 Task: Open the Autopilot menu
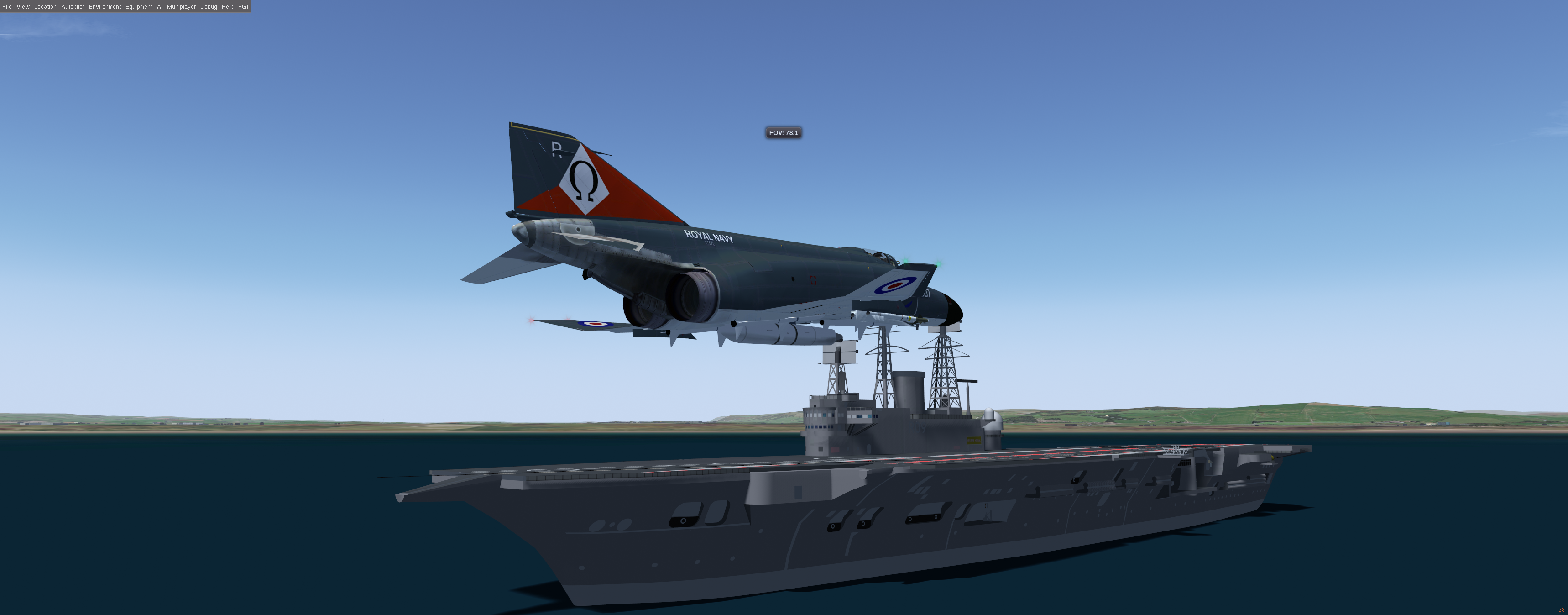73,7
